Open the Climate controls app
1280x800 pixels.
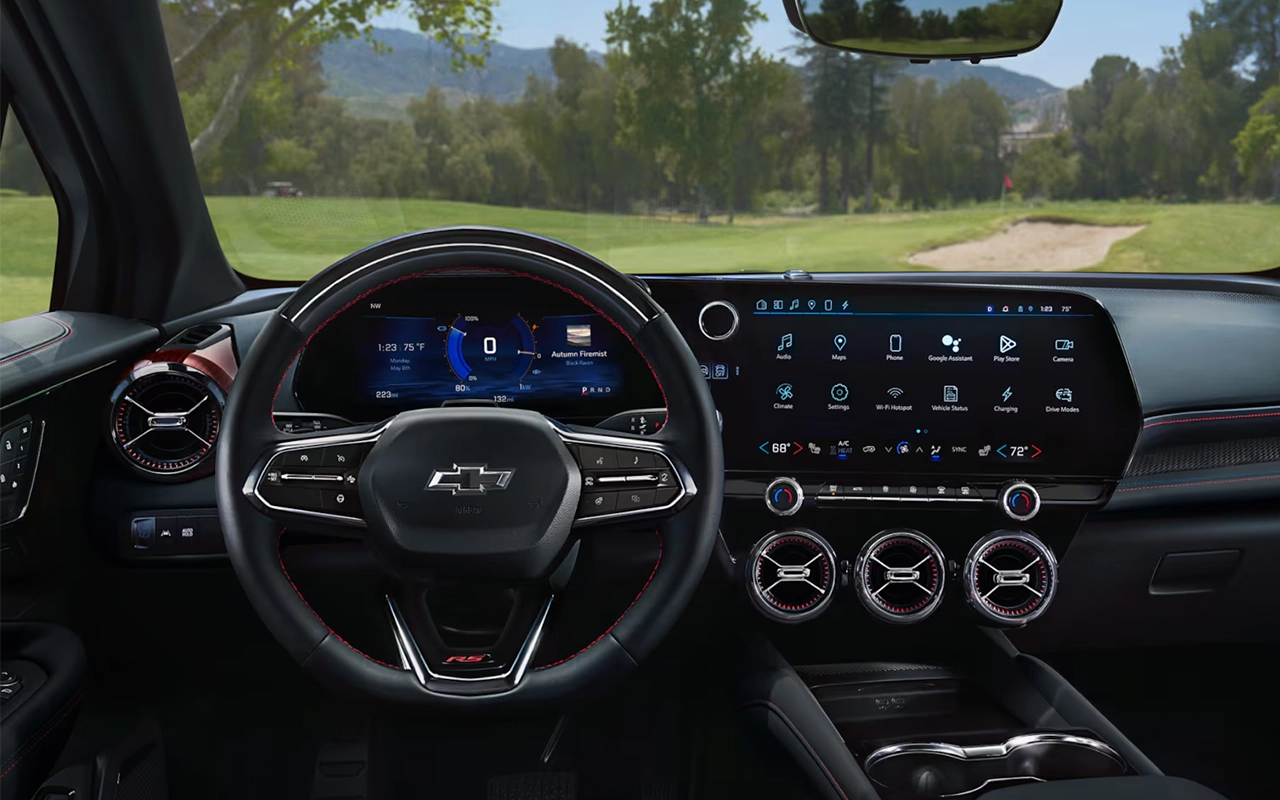[x=784, y=393]
